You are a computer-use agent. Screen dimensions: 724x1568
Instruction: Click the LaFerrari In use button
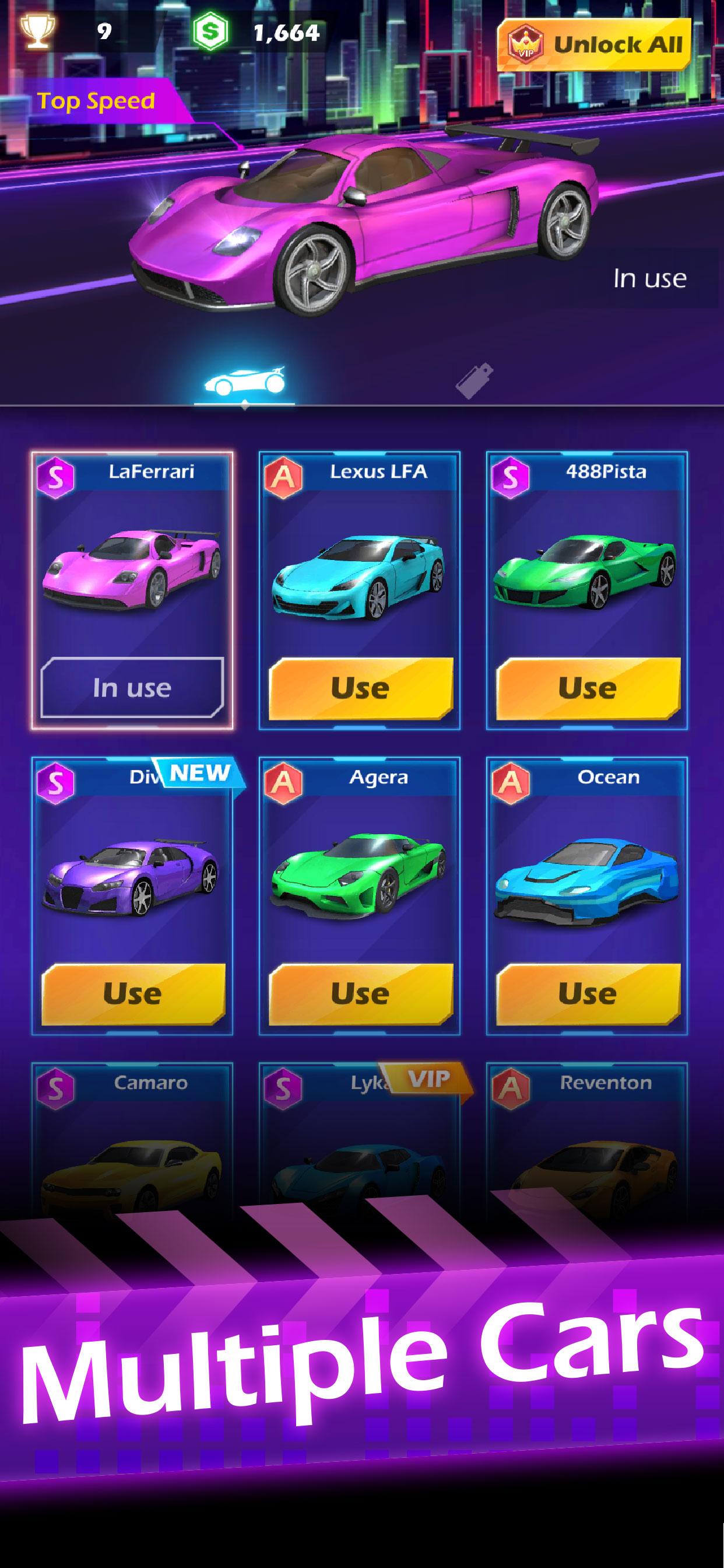(132, 688)
